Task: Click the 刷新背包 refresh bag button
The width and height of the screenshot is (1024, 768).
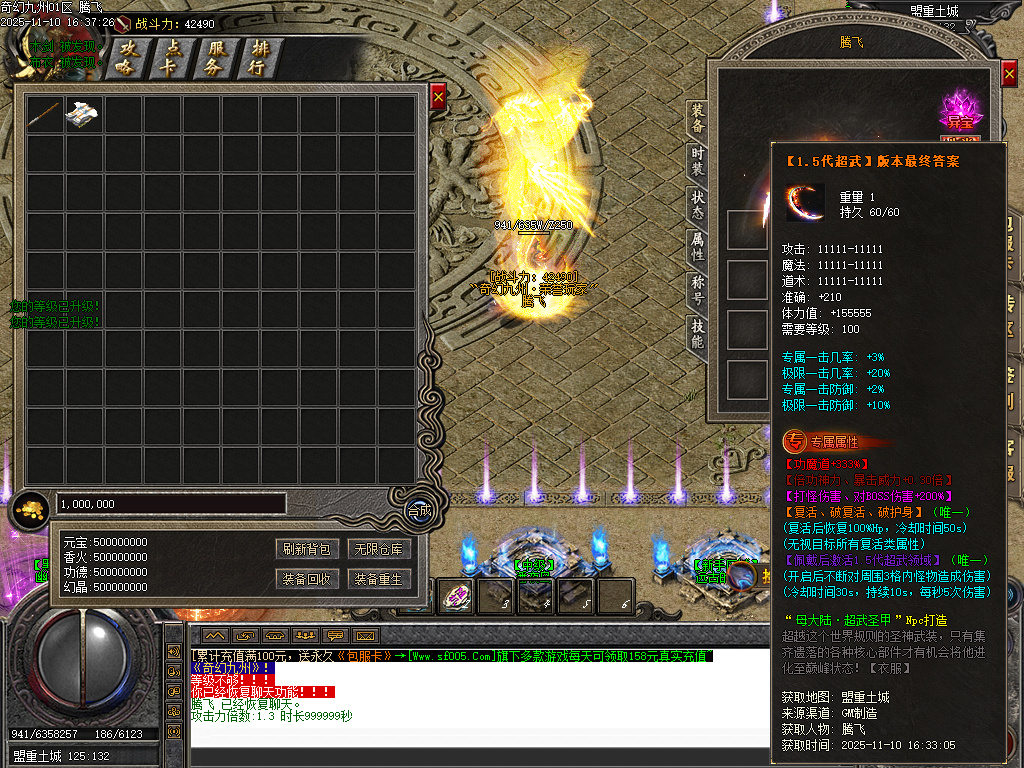Action: coord(306,549)
